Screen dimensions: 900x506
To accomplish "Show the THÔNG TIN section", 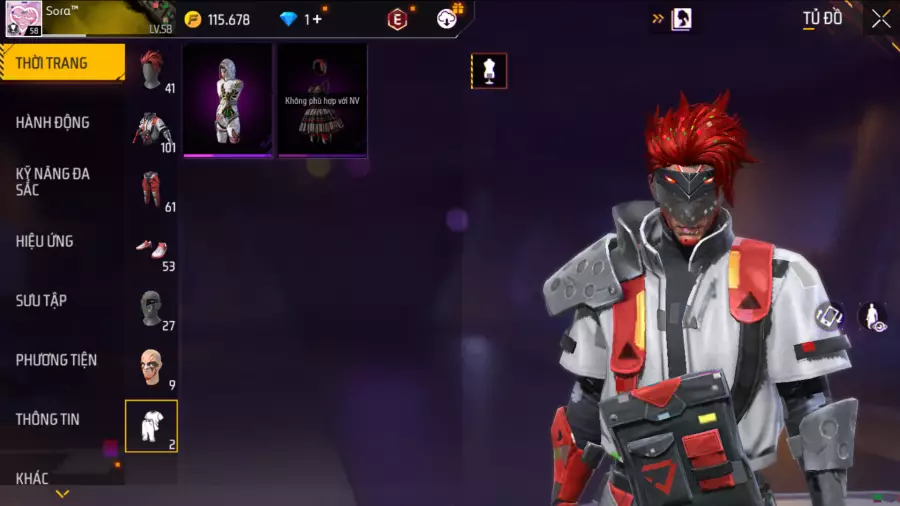I will click(47, 419).
